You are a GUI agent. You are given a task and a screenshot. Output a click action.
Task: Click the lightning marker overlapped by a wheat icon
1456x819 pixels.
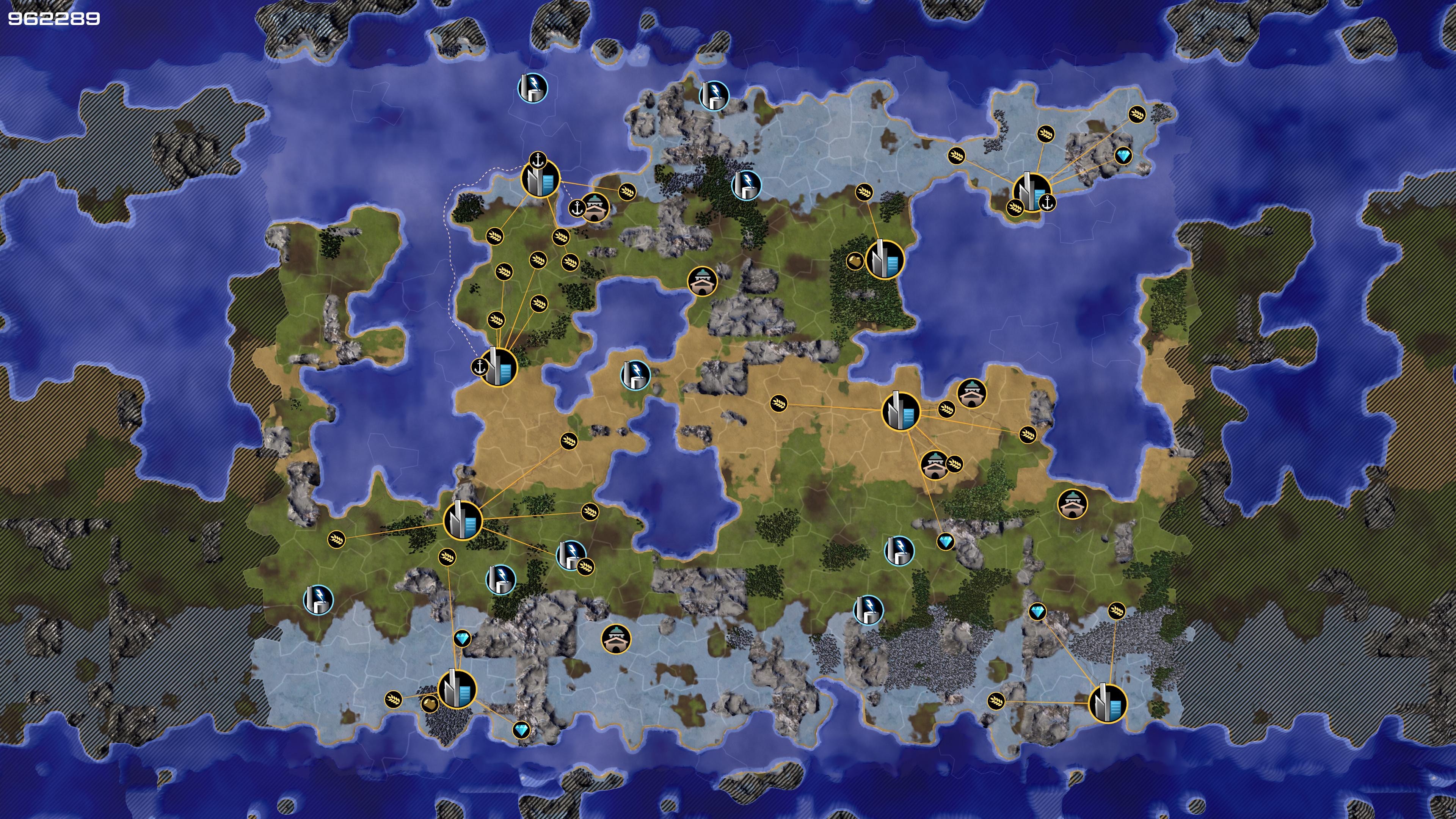(x=570, y=554)
